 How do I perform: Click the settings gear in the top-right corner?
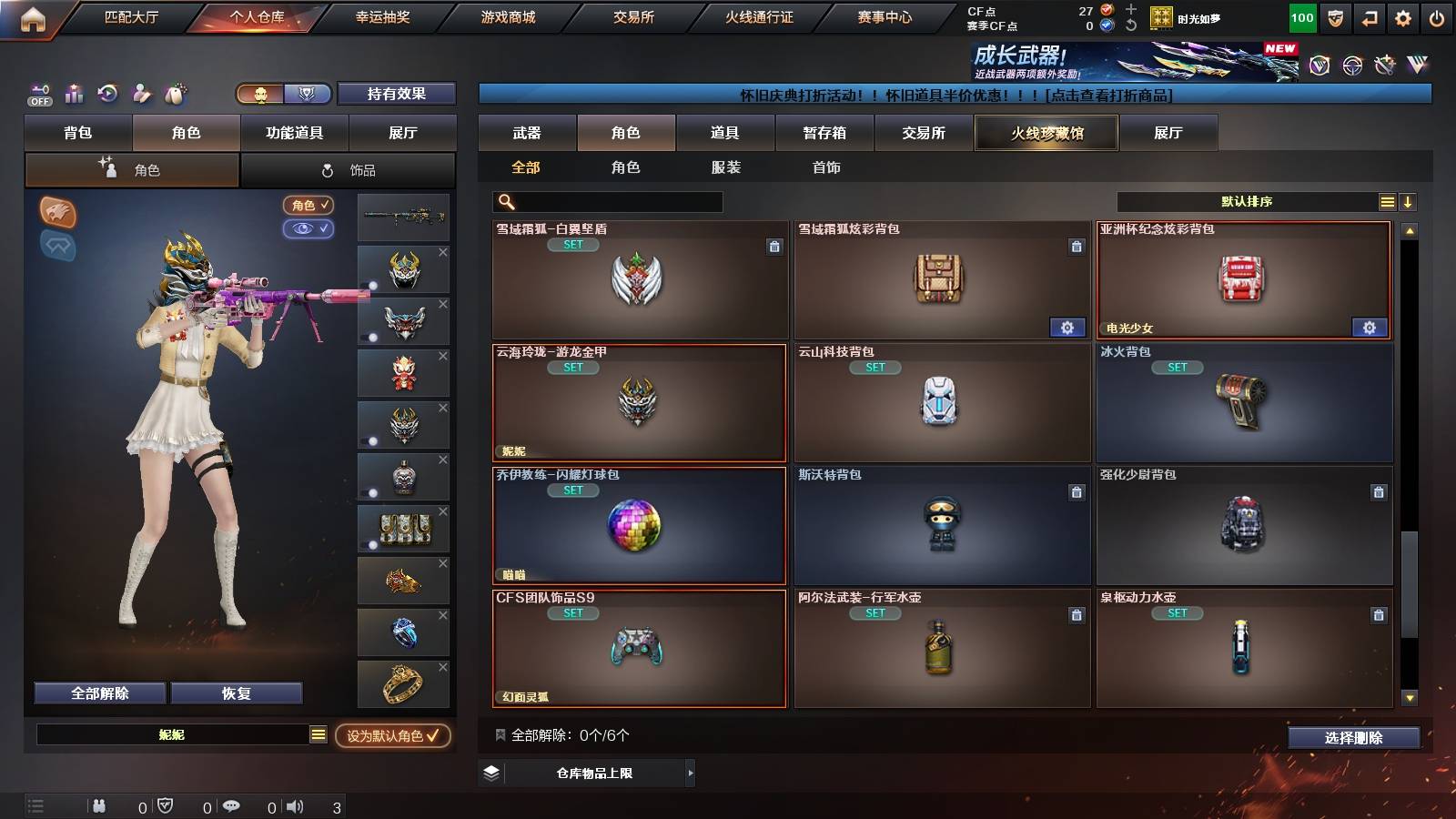pos(1402,15)
